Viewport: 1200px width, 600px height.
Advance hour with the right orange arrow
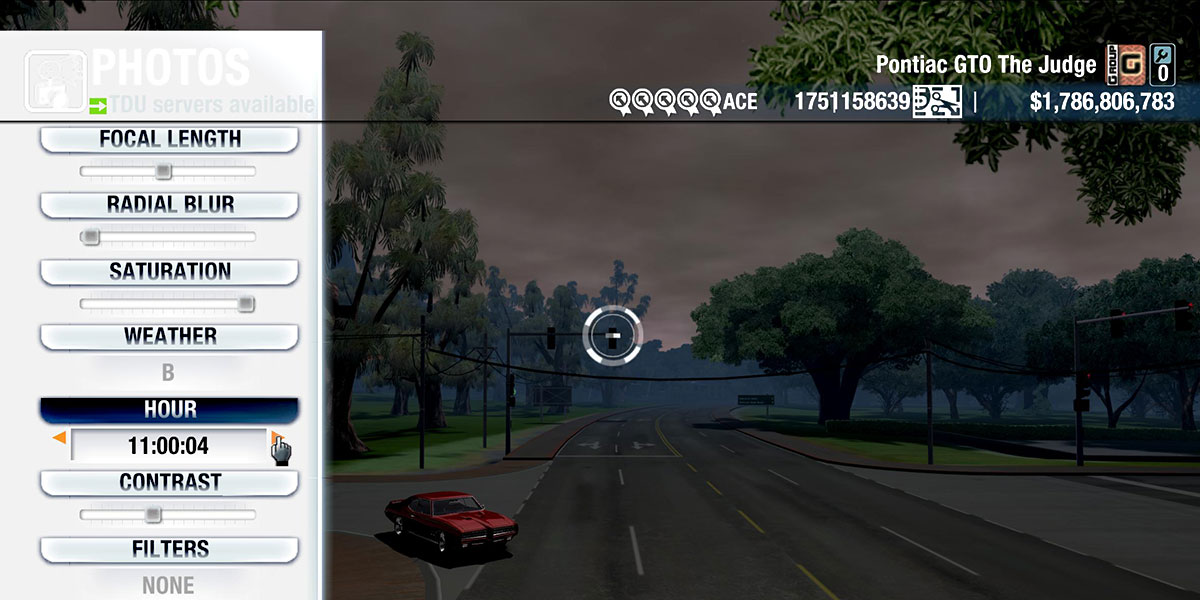275,438
